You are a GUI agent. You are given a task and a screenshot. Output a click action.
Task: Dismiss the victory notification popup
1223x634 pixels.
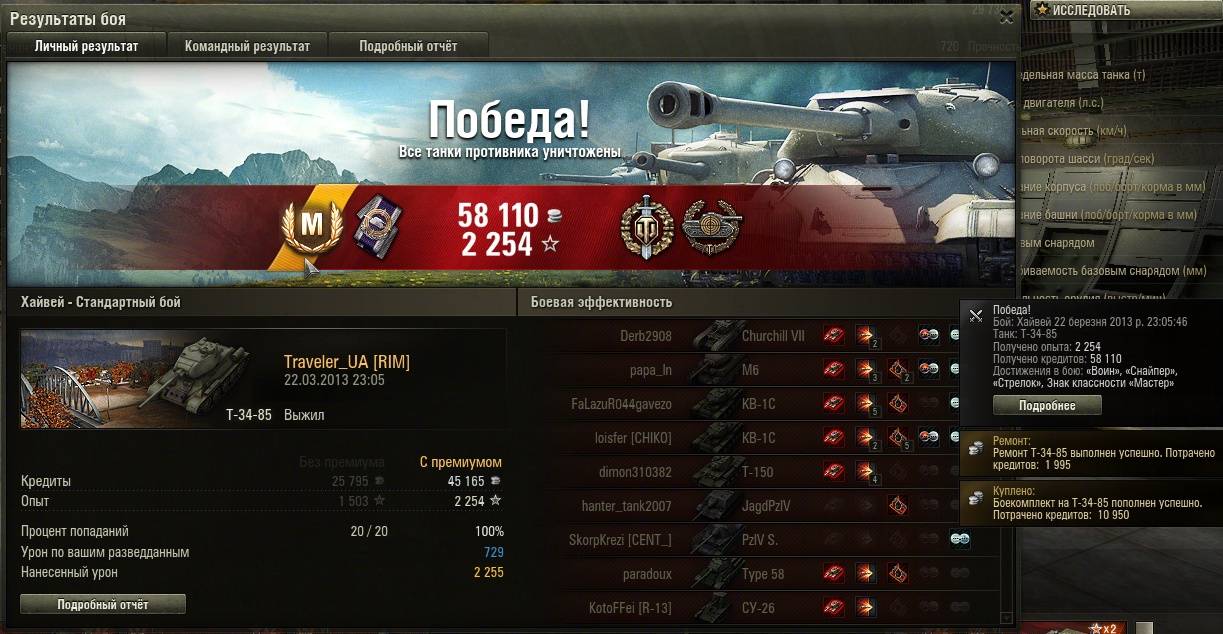(976, 315)
